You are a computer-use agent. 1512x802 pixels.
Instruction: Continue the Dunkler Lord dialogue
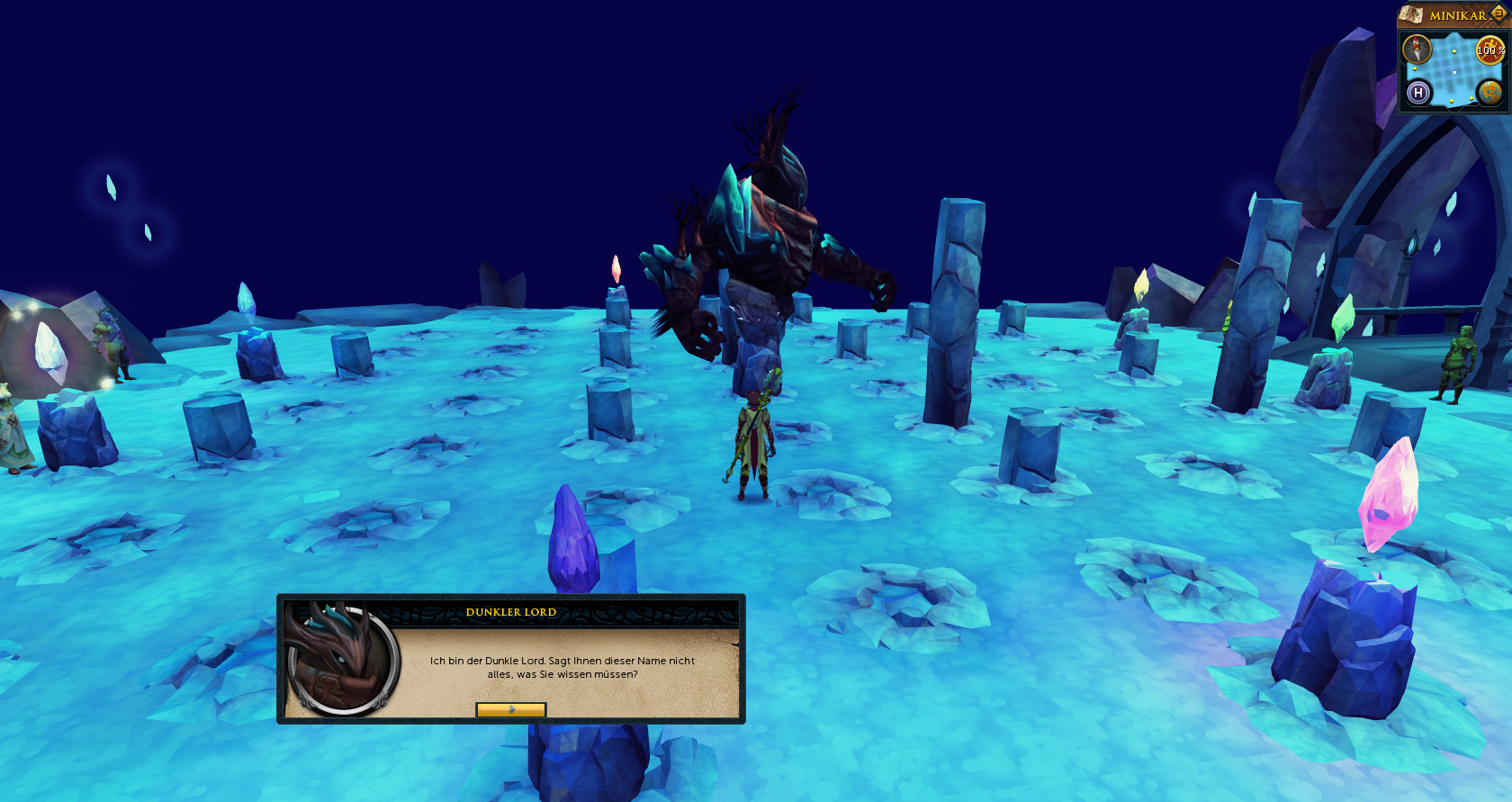click(510, 709)
